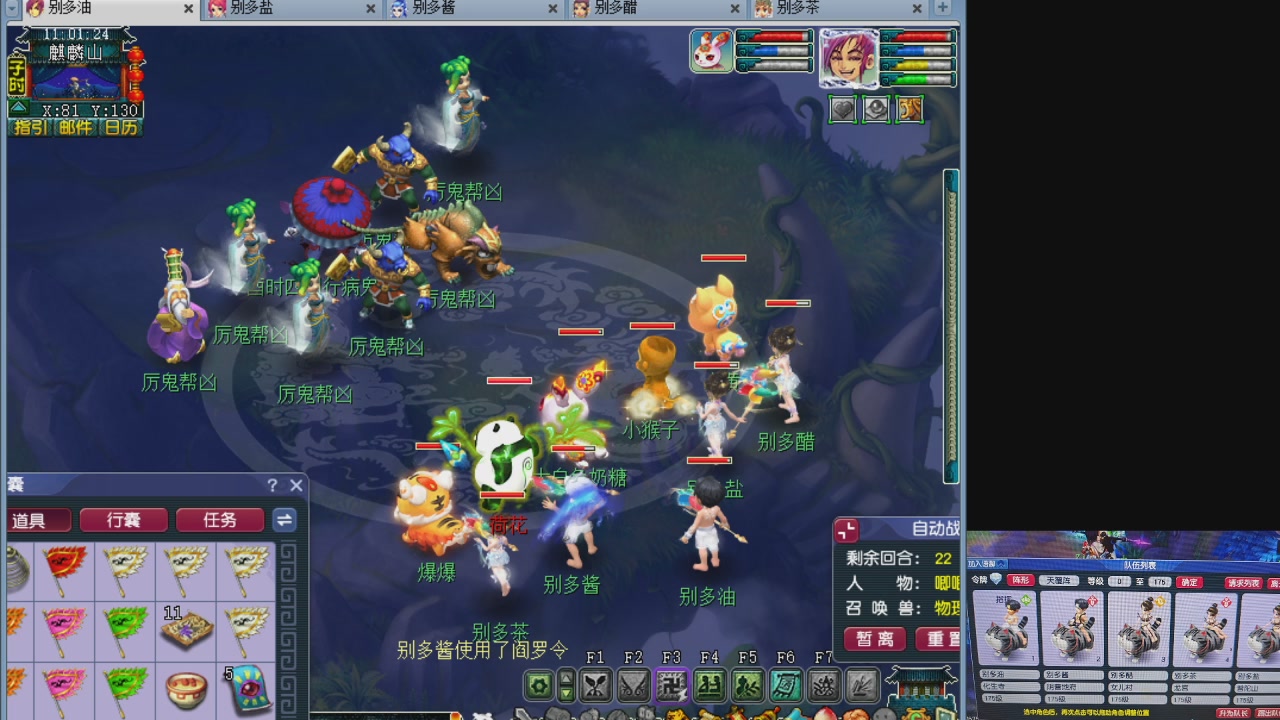Viewport: 1280px width, 720px height.
Task: Click the 暂离 button in auto-battle panel
Action: (x=873, y=640)
